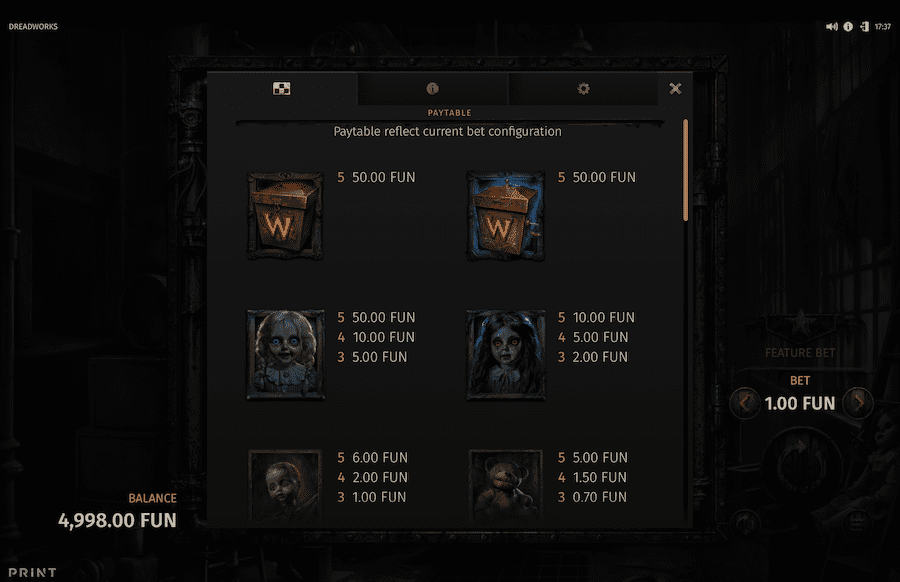Click the paytable scrollbar handle

click(x=685, y=170)
